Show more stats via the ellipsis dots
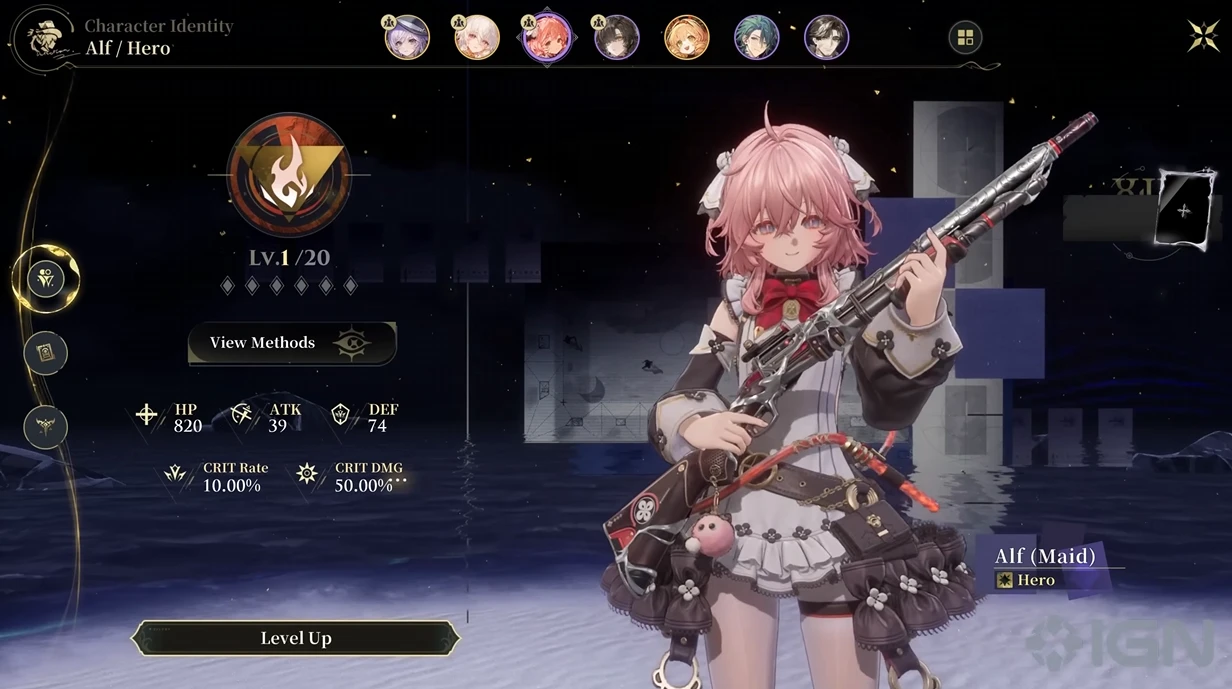The width and height of the screenshot is (1232, 689). pos(401,480)
